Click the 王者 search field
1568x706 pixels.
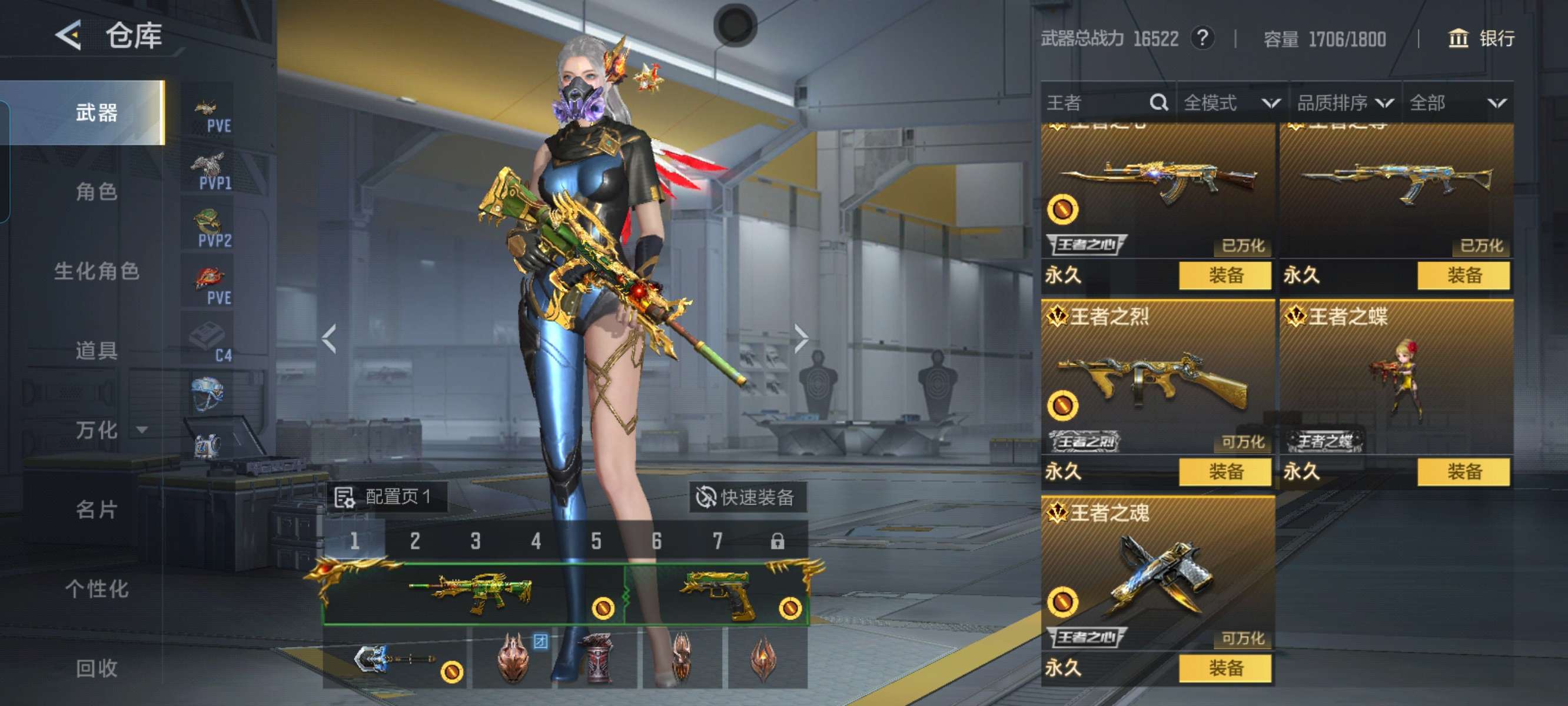point(1095,103)
